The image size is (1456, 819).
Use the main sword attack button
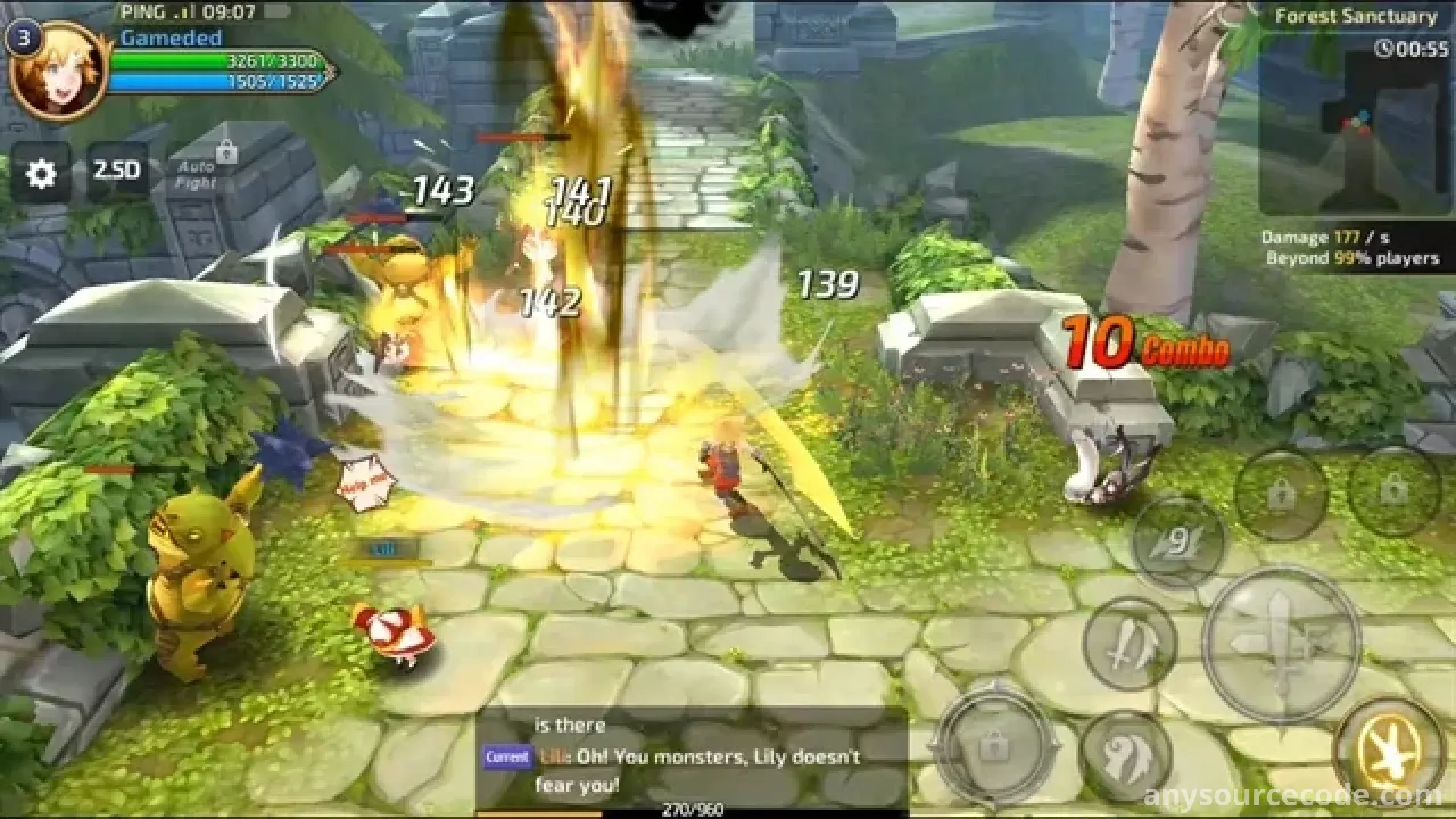click(x=1281, y=643)
